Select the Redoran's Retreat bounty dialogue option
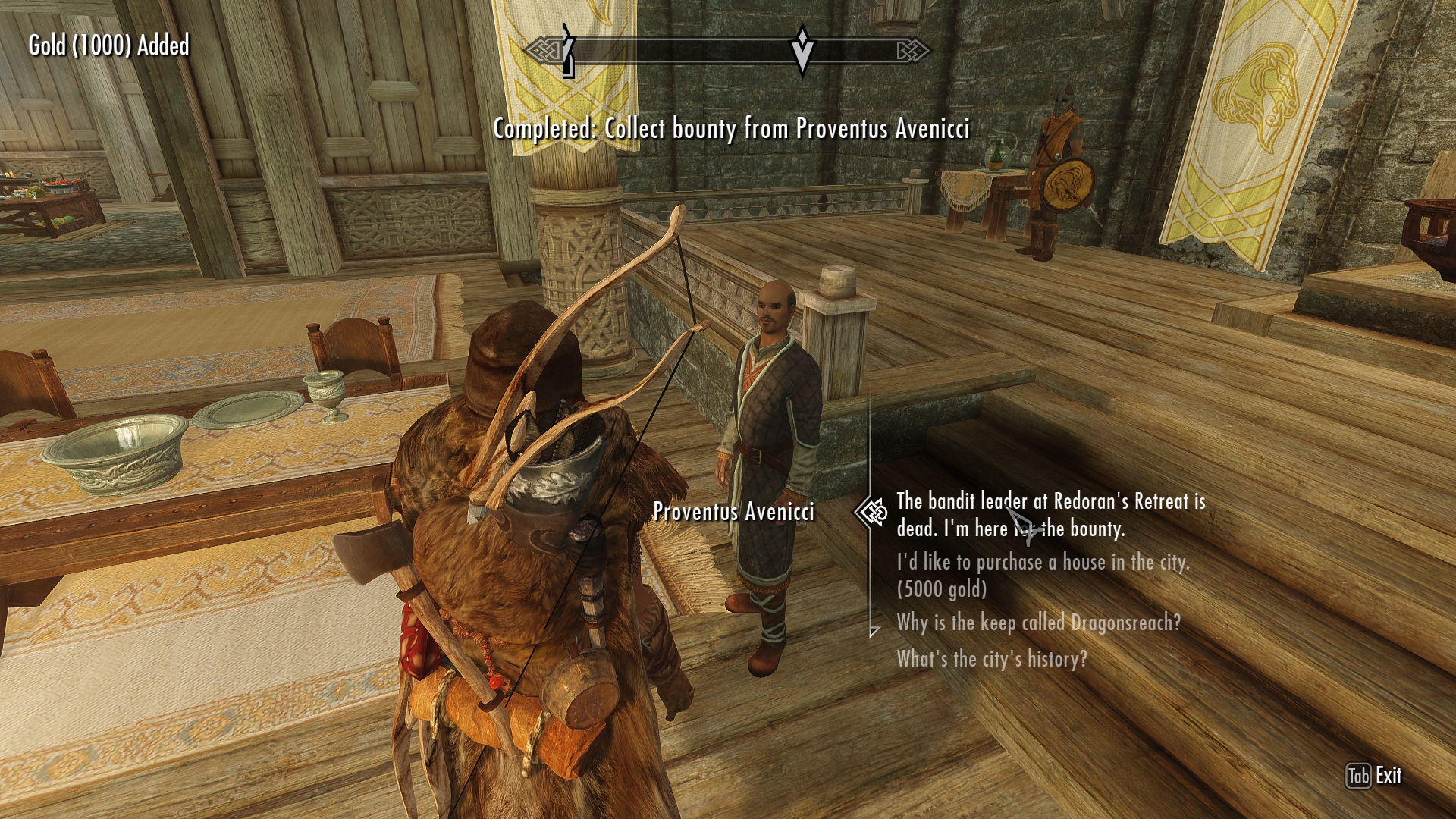This screenshot has height=819, width=1456. [1050, 515]
